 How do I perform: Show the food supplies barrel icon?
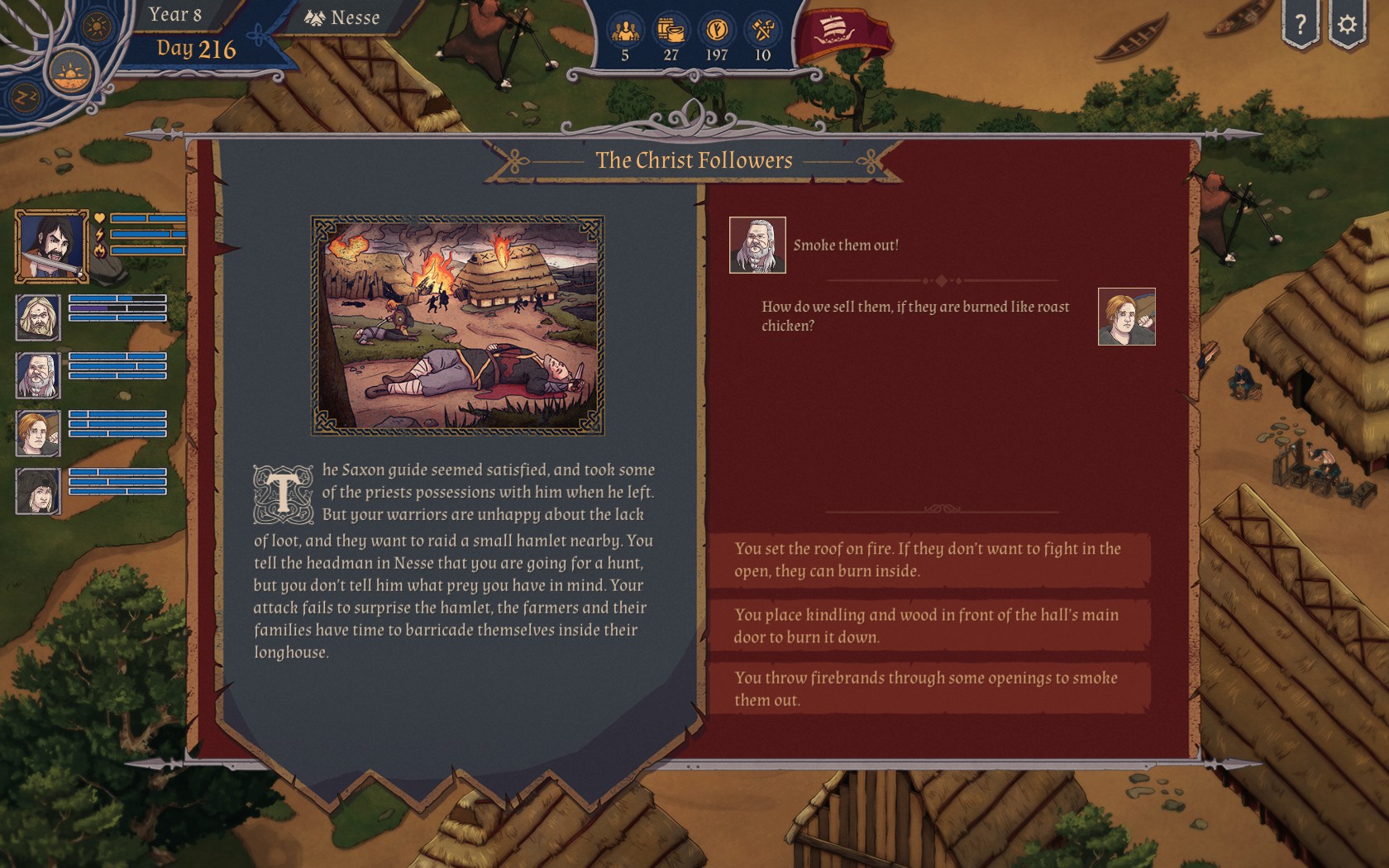click(x=671, y=31)
